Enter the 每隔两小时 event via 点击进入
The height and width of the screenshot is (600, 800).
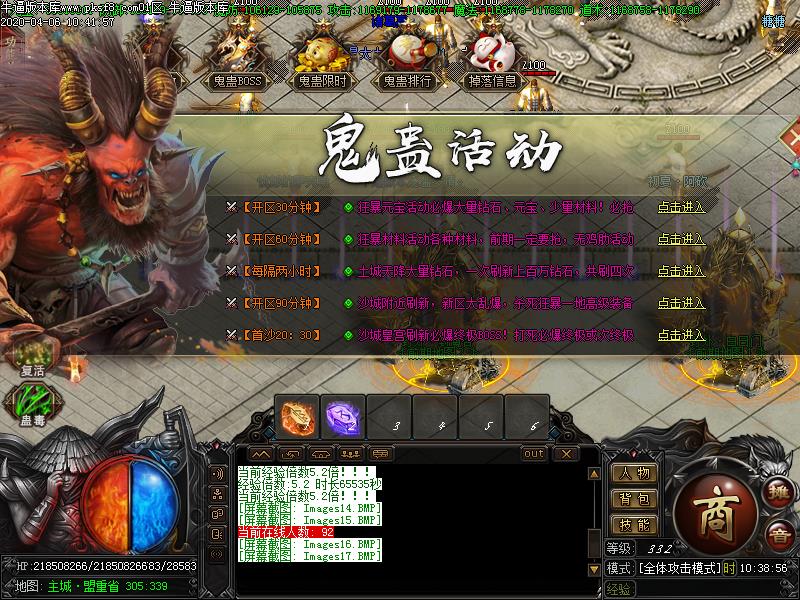pyautogui.click(x=681, y=271)
